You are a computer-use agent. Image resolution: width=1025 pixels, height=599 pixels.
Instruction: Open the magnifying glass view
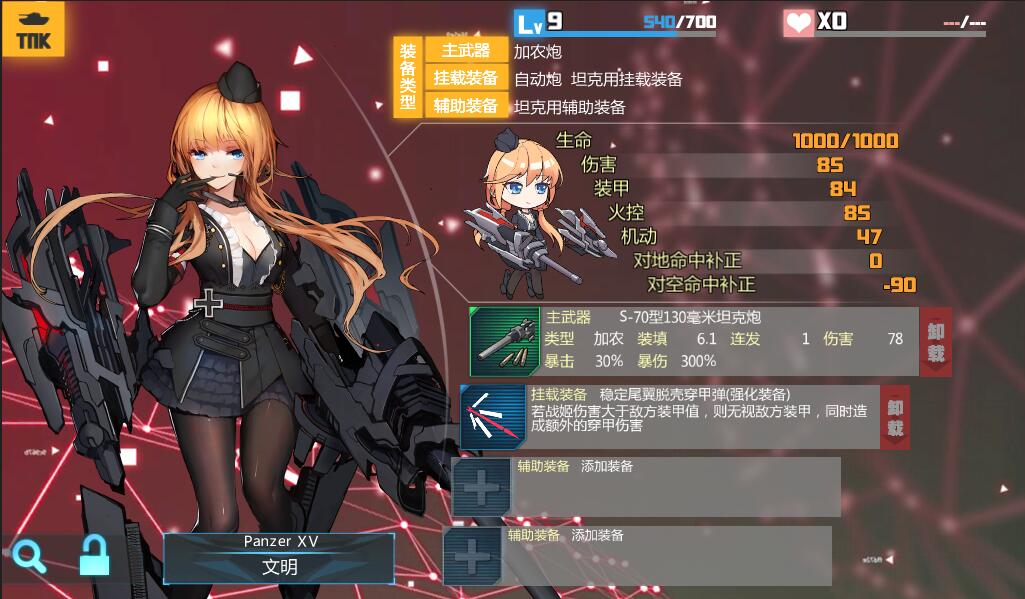pyautogui.click(x=29, y=555)
